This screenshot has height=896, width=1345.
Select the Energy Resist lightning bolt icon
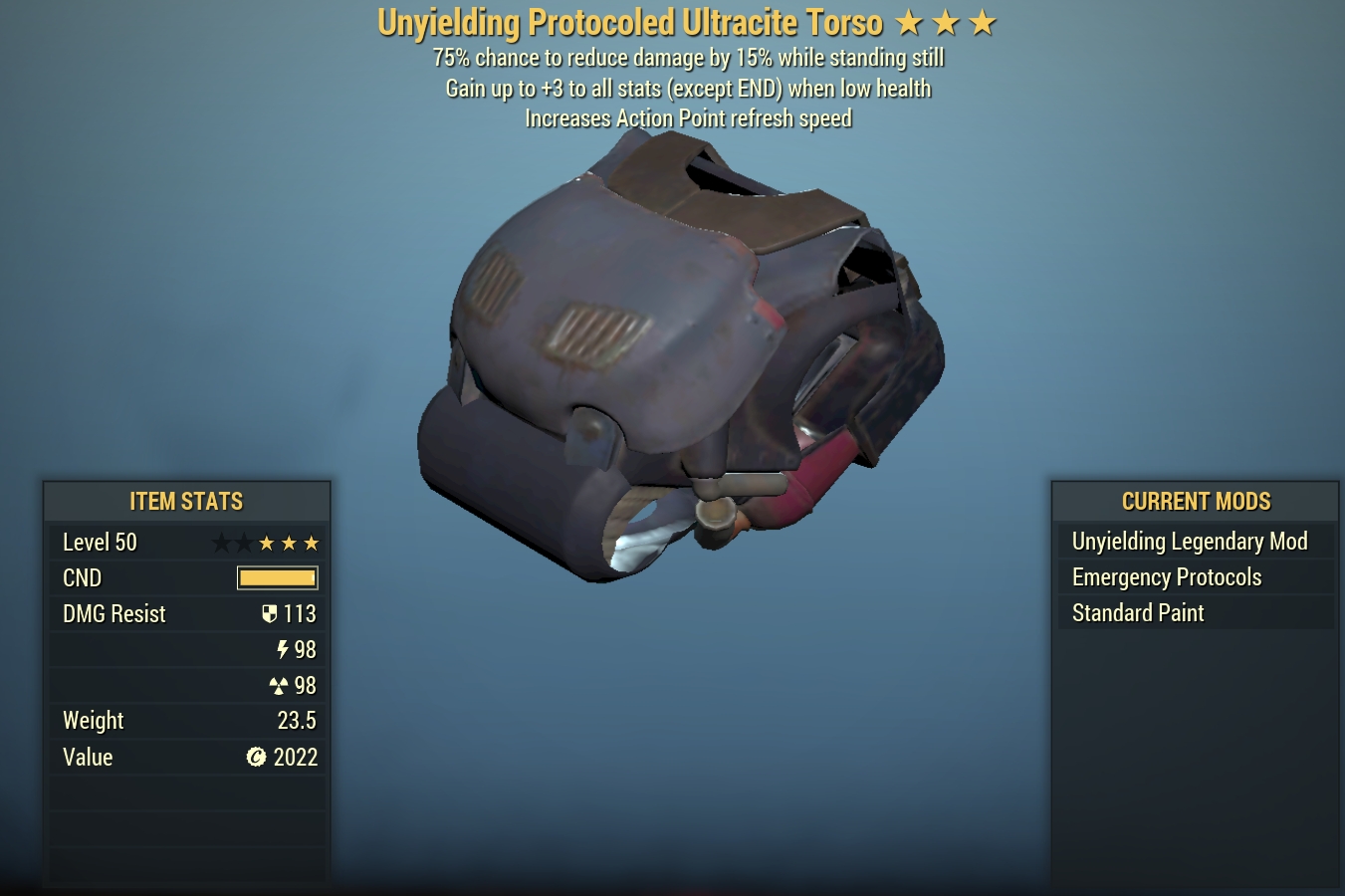282,649
